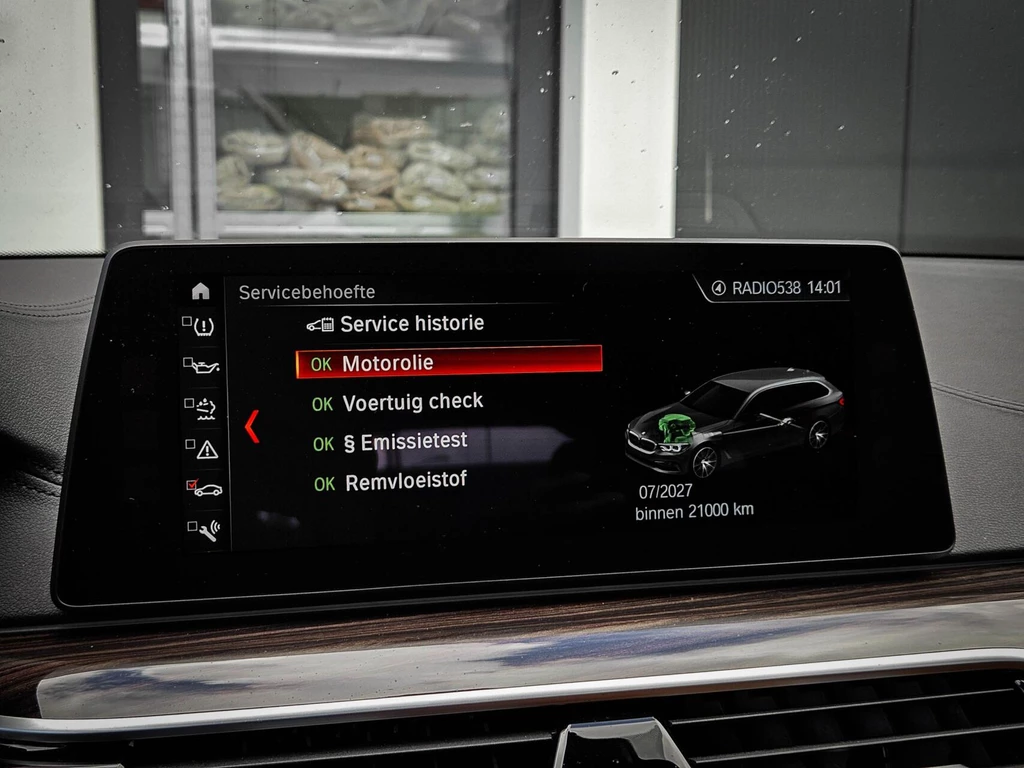Open the wrench remote service icon
Viewport: 1024px width, 768px height.
pos(205,528)
